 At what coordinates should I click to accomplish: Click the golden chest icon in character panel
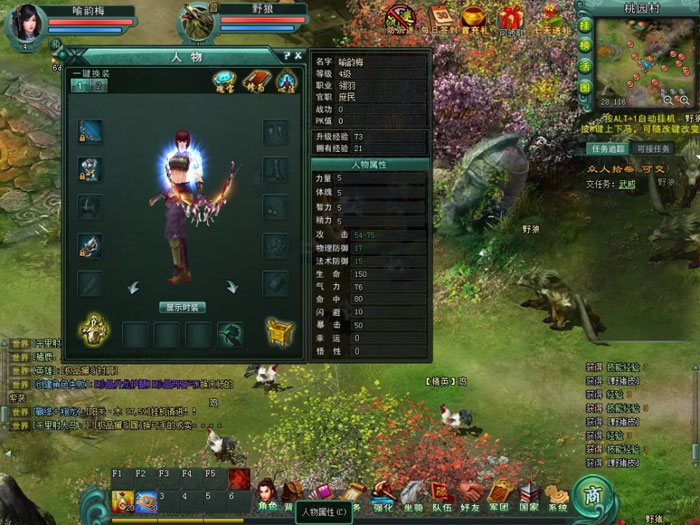click(279, 332)
